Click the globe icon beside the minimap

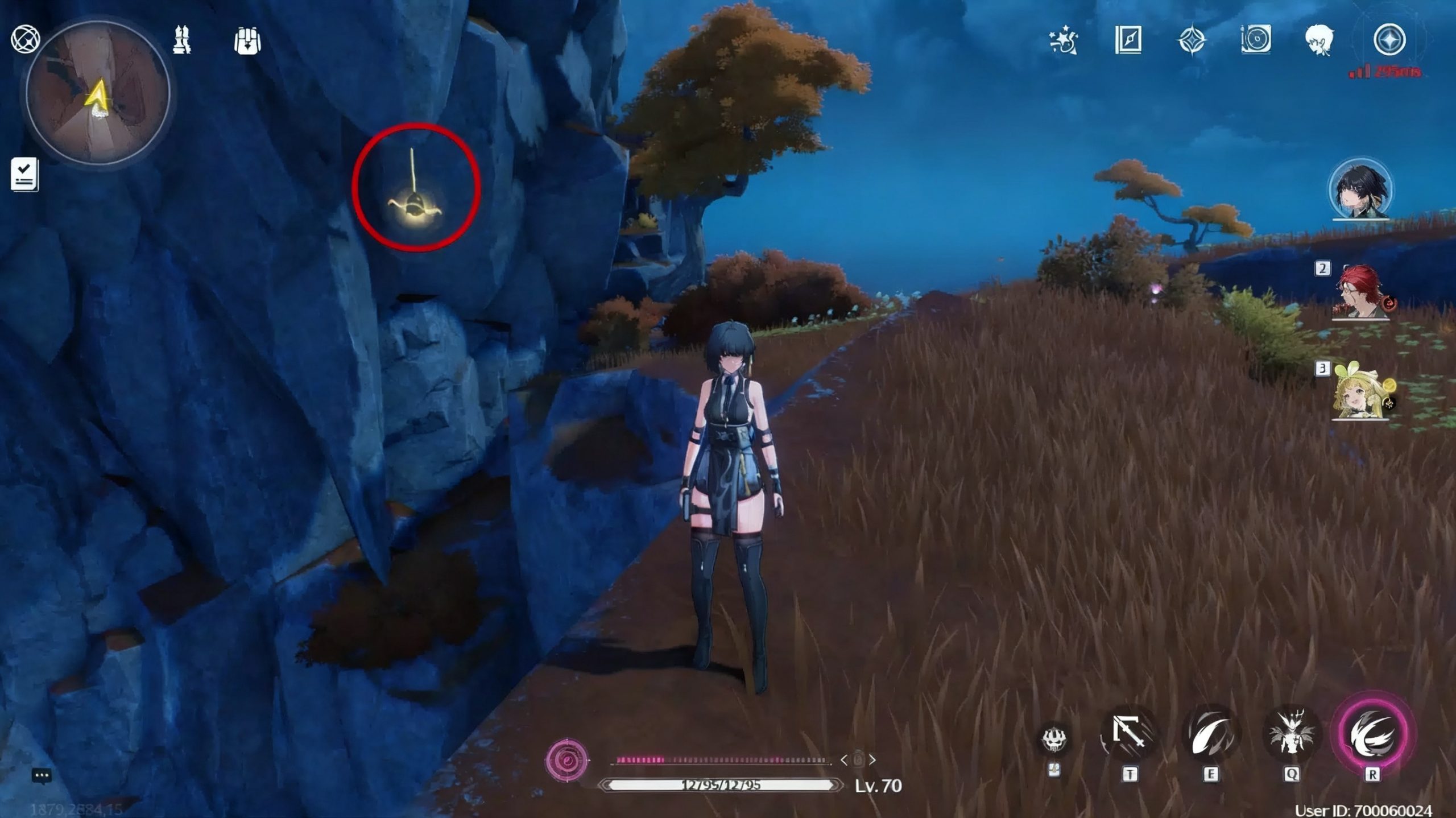[26, 40]
